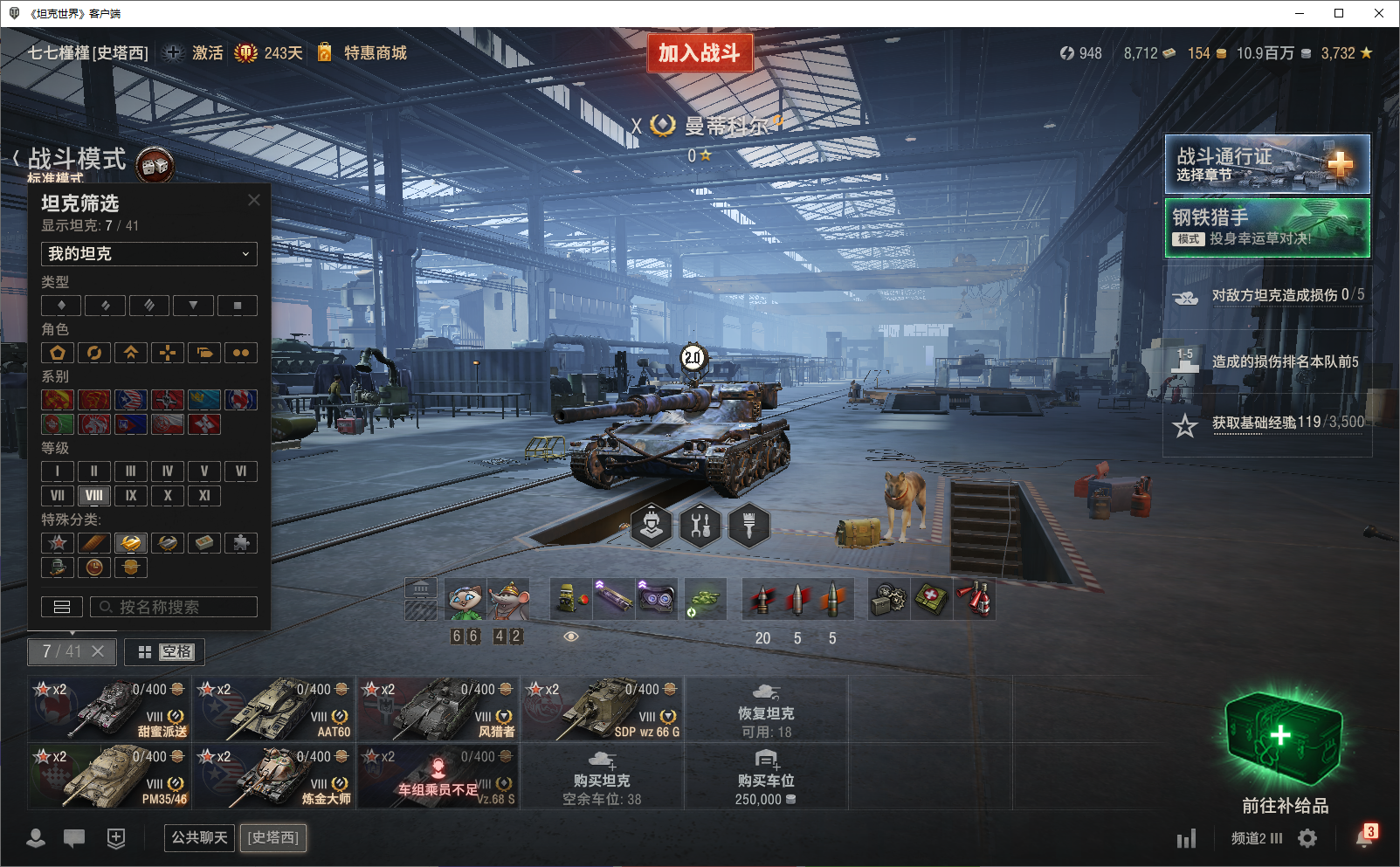
Task: Clear the 7/41 filter chip
Action: tap(98, 651)
